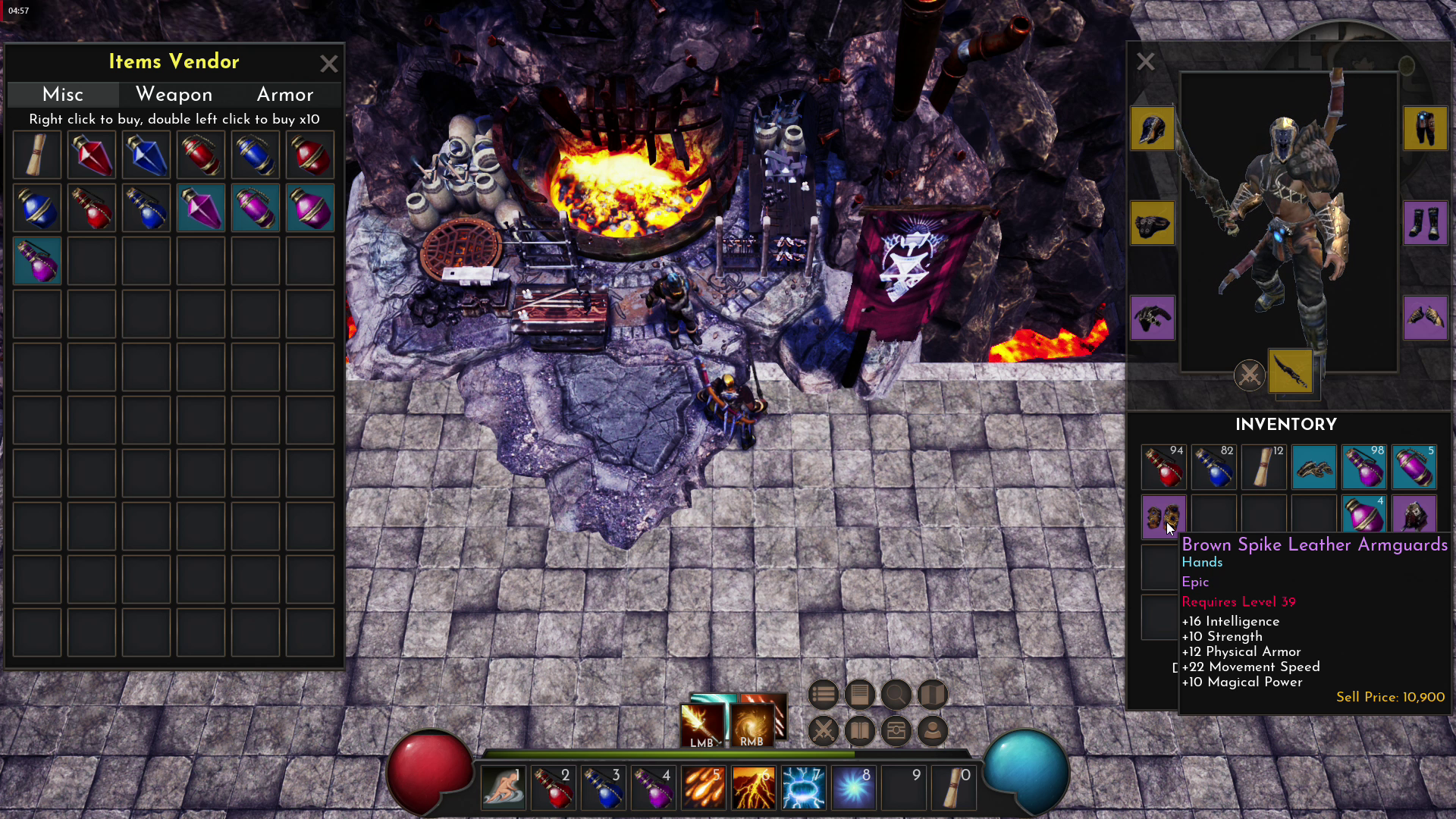Screen dimensions: 1456x819
Task: Choose the scroll stack of 12 in inventory
Action: [x=1264, y=466]
